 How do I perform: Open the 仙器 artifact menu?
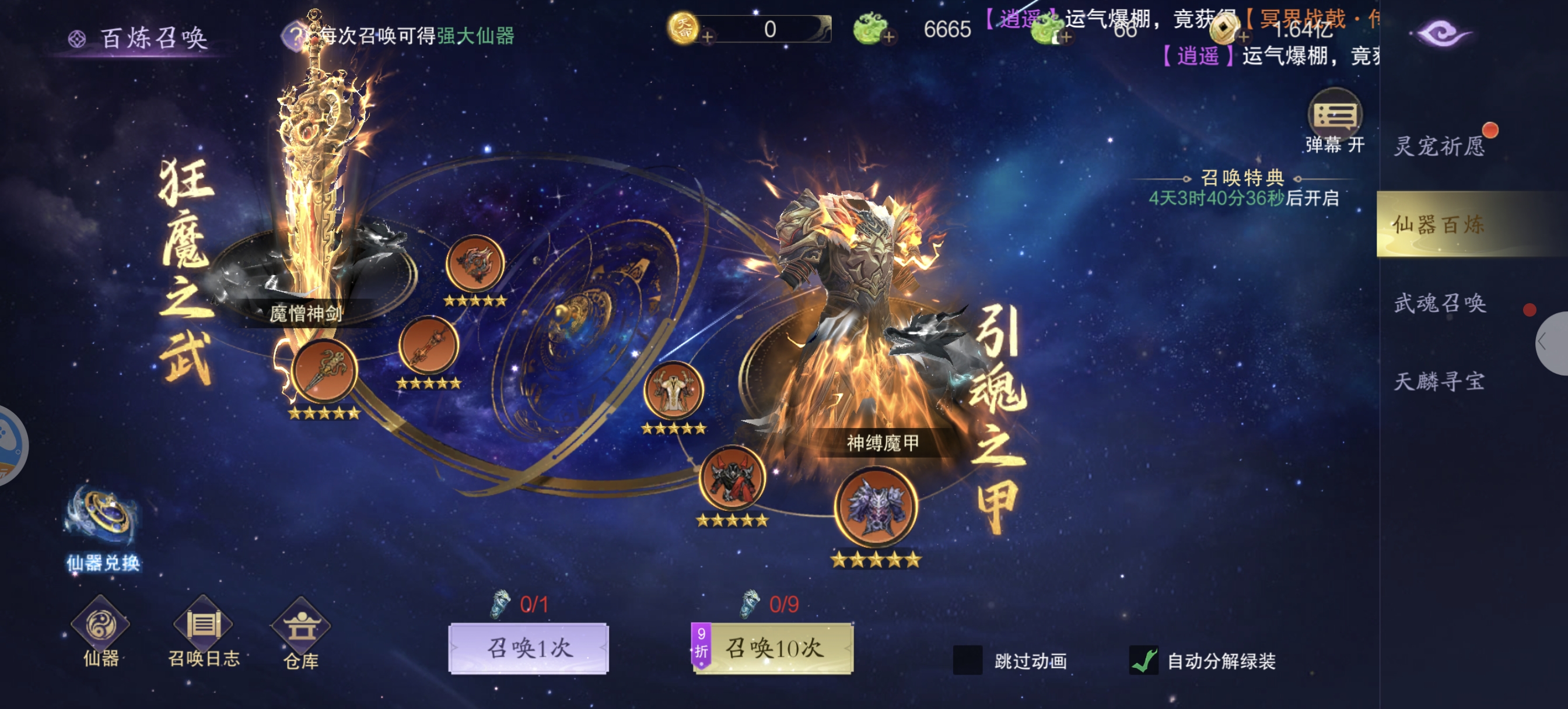100,631
